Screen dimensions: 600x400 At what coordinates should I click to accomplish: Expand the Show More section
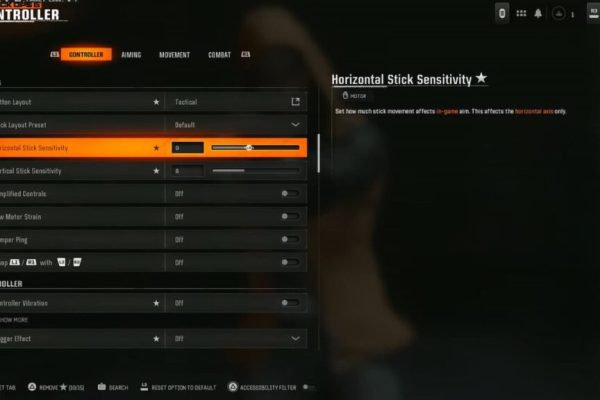(x=15, y=320)
